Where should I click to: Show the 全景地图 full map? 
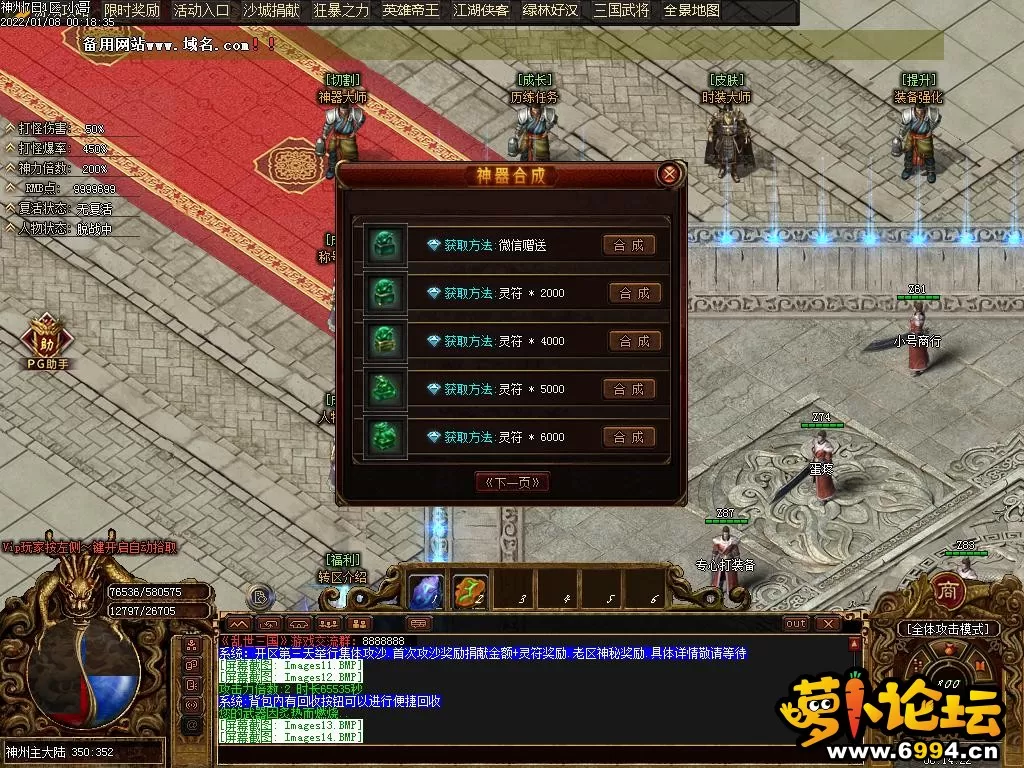point(691,11)
